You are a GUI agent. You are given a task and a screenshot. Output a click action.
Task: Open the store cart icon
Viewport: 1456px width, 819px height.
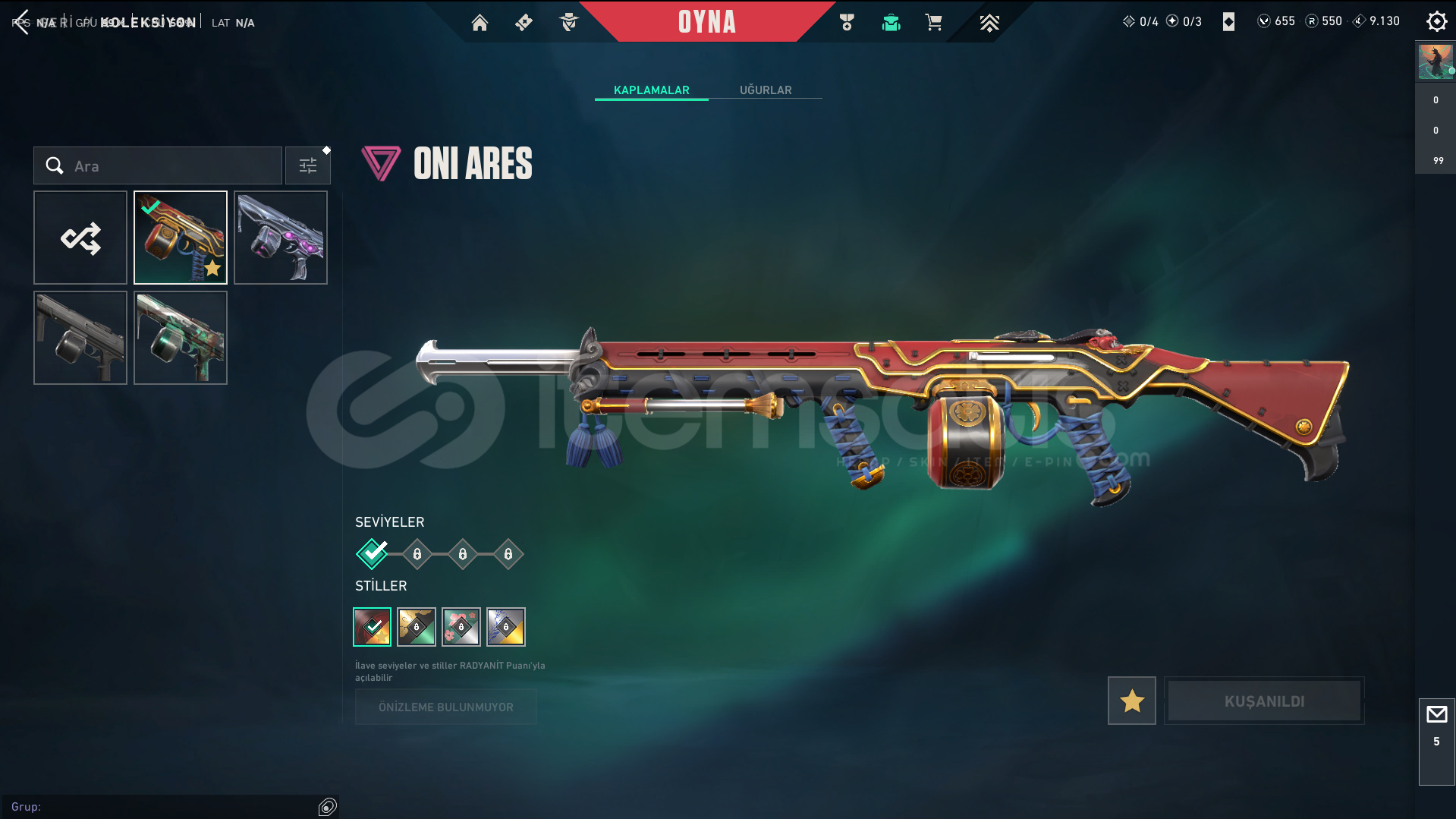click(x=933, y=23)
